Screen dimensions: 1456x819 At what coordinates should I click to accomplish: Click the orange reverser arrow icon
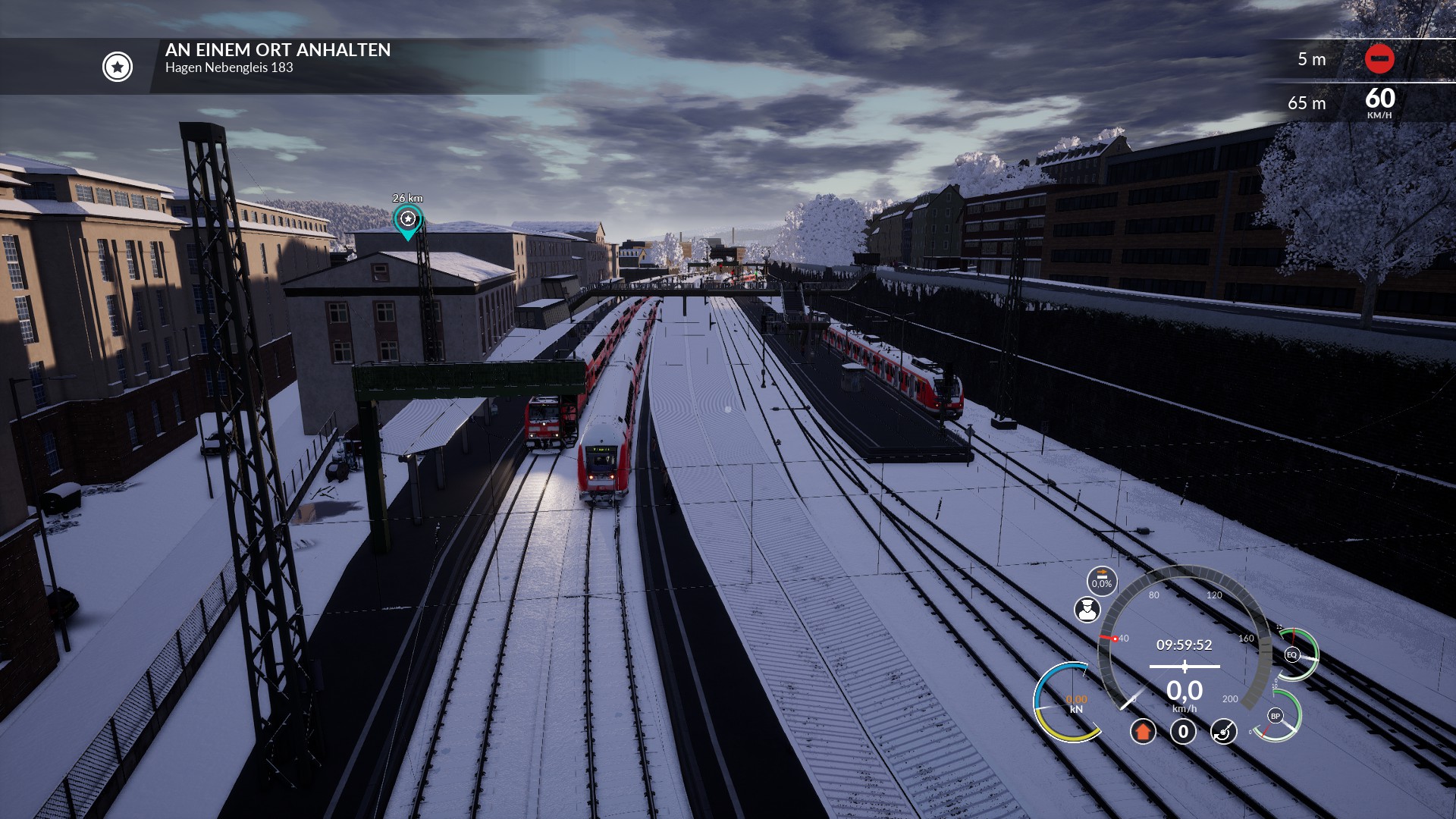(x=1143, y=731)
